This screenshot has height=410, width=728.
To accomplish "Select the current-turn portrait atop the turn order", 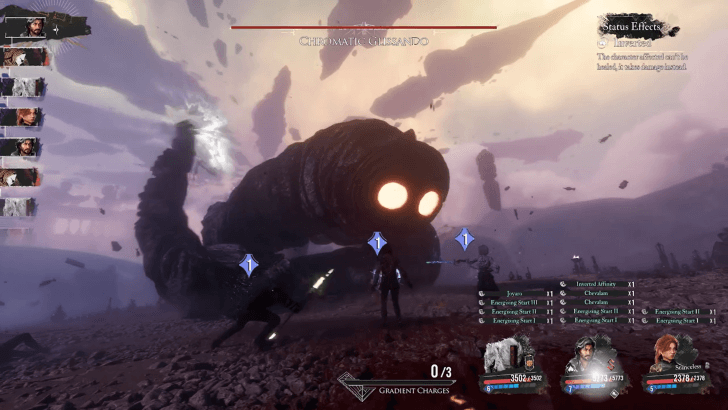I will pos(27,26).
